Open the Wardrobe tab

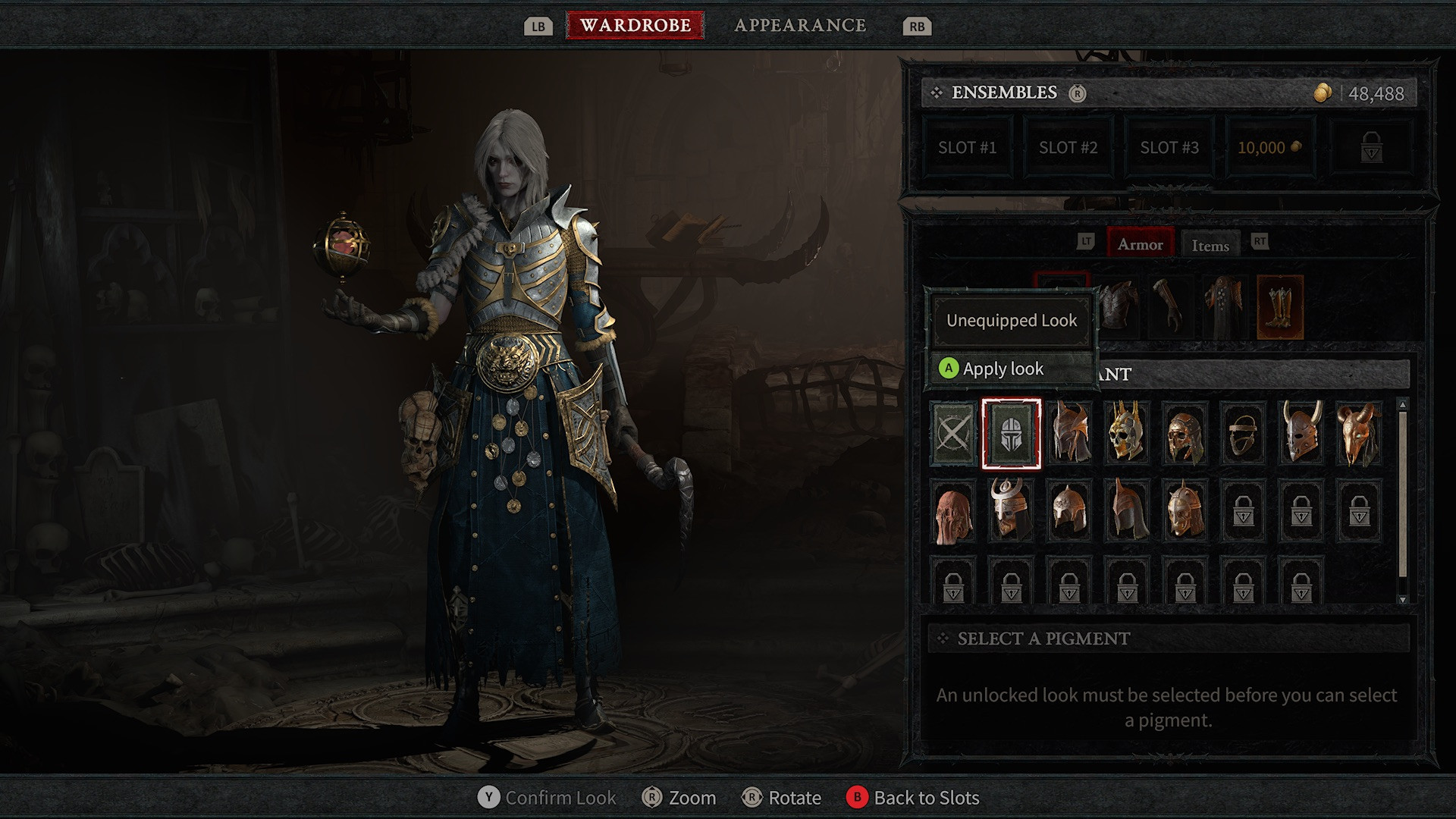(635, 25)
